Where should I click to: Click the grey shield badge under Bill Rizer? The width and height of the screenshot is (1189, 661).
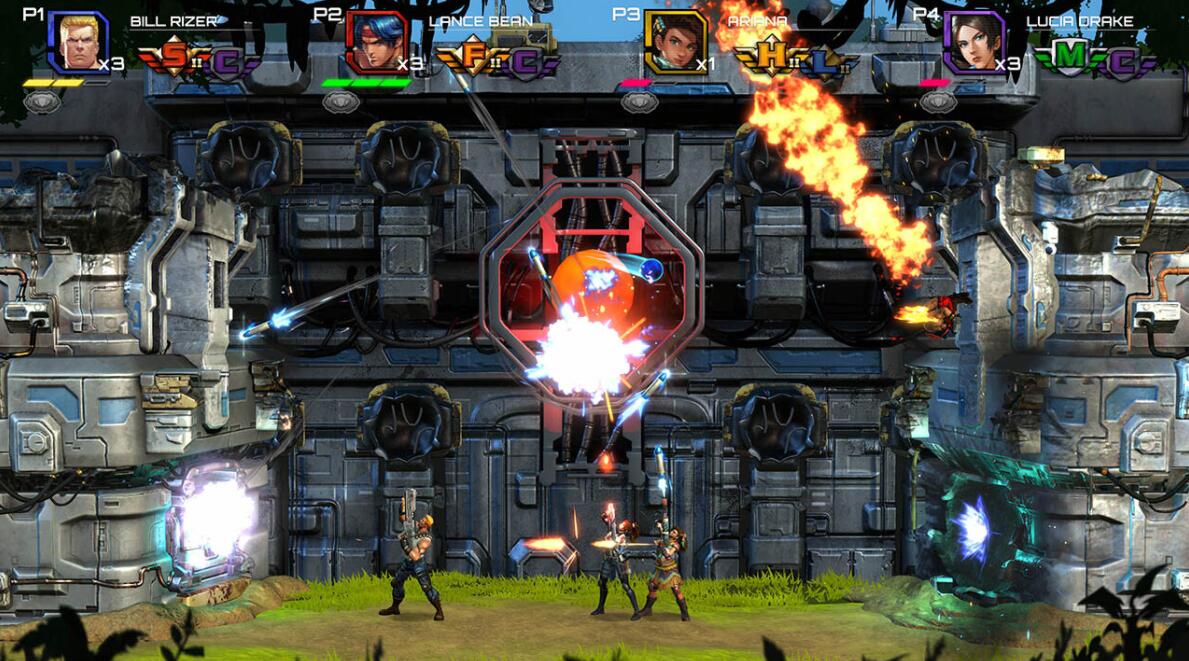[42, 101]
